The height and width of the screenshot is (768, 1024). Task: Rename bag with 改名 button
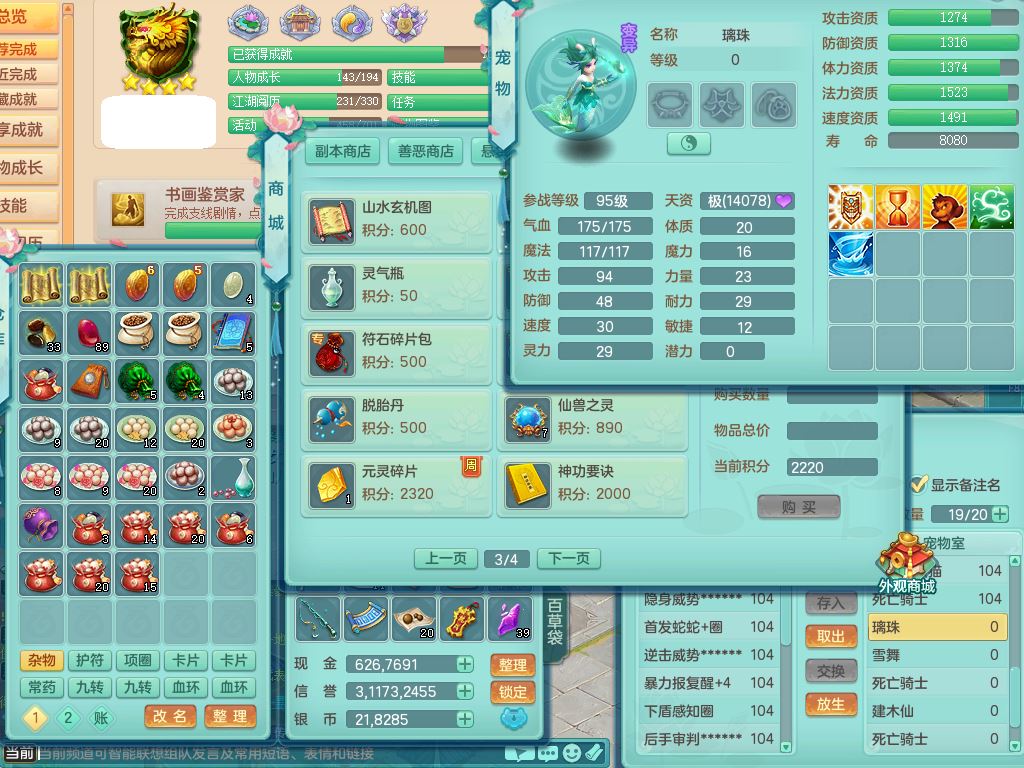click(x=170, y=717)
